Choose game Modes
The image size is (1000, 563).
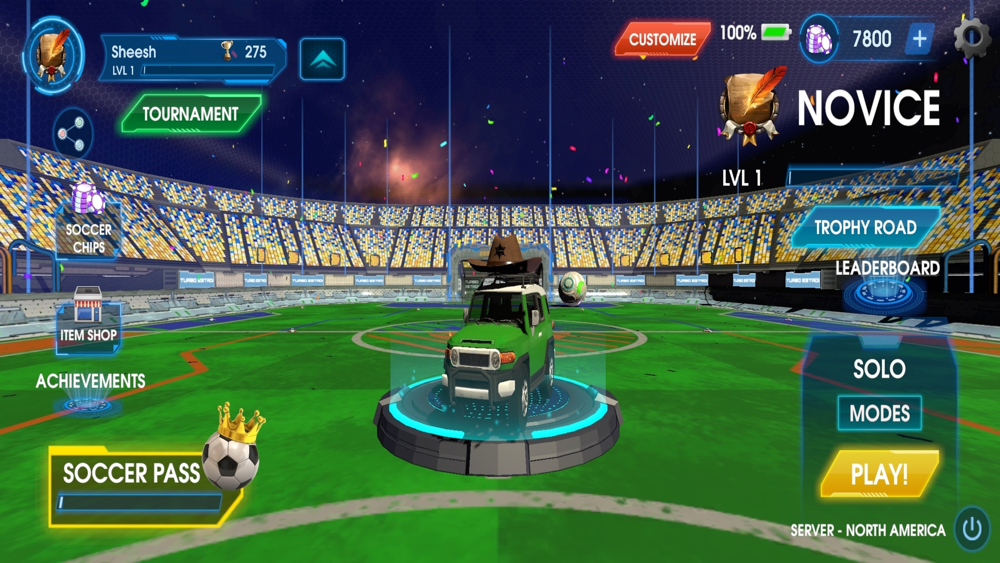(x=879, y=413)
